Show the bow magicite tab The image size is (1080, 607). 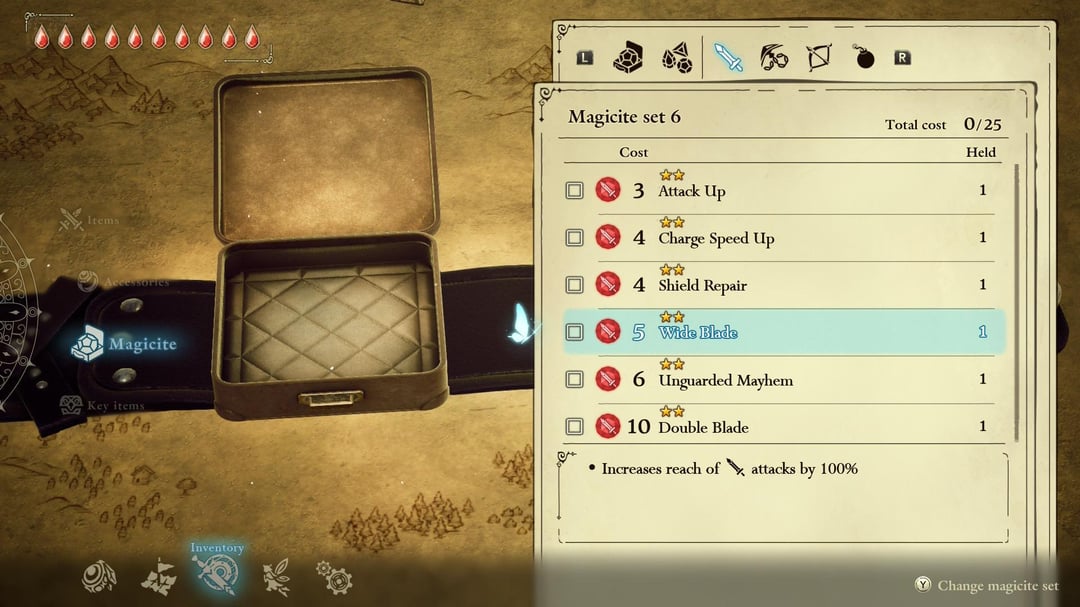pos(819,58)
